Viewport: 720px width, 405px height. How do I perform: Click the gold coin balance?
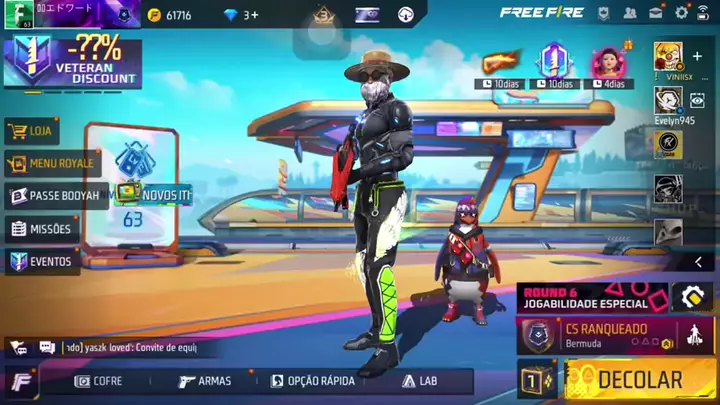(169, 15)
